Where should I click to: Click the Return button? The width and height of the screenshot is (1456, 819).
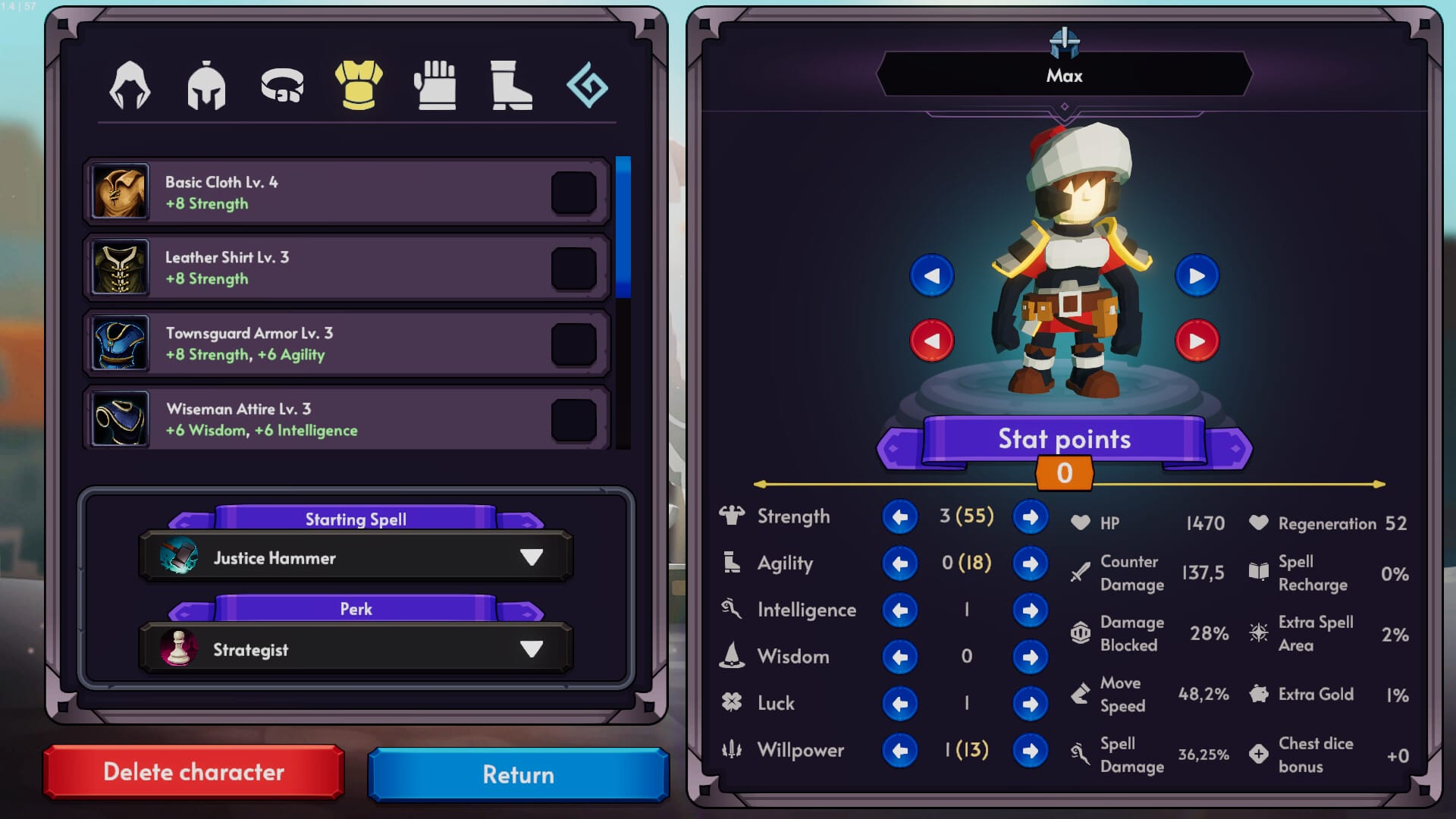click(518, 774)
